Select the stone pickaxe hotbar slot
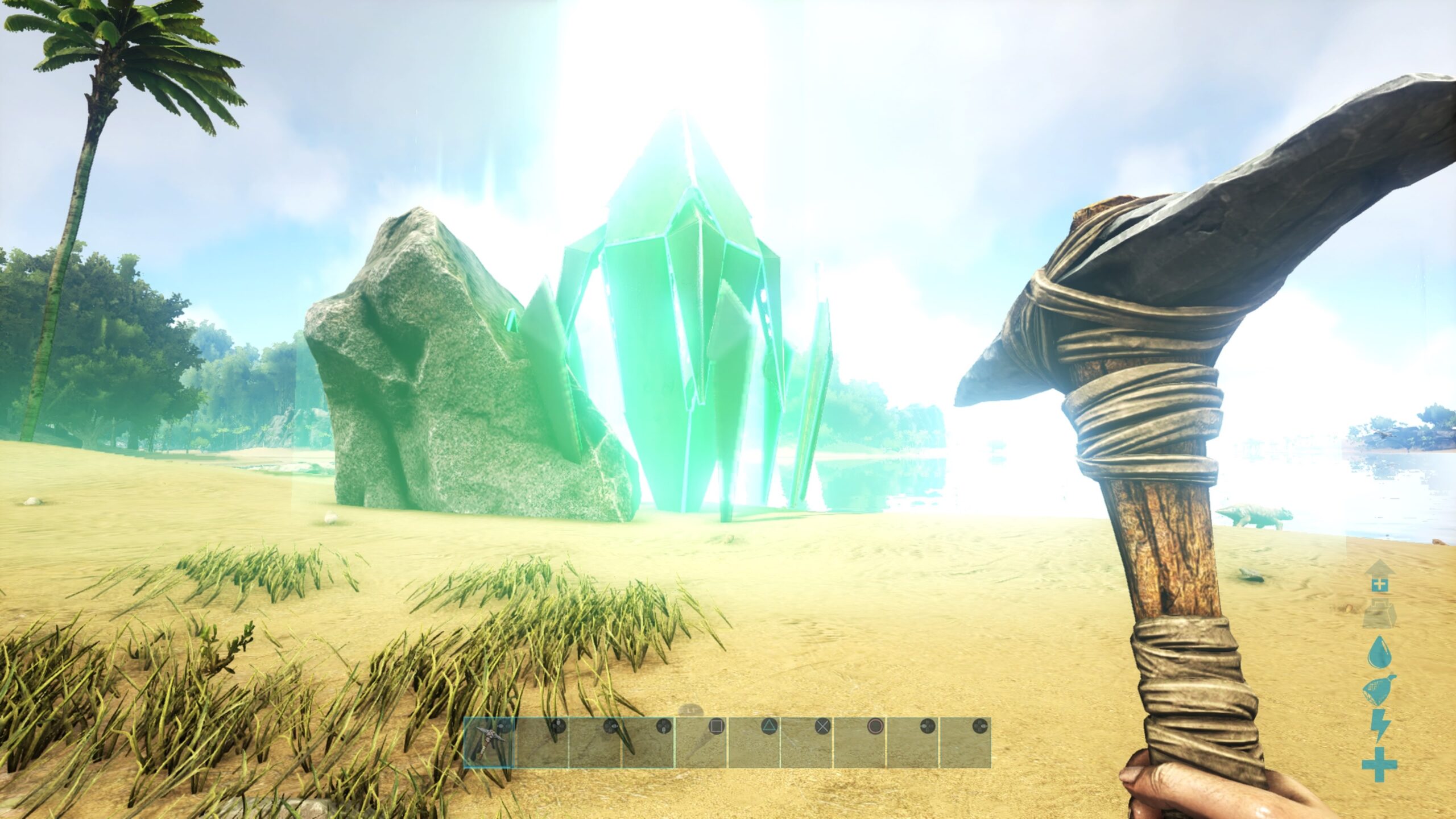Viewport: 1456px width, 819px height. point(489,742)
